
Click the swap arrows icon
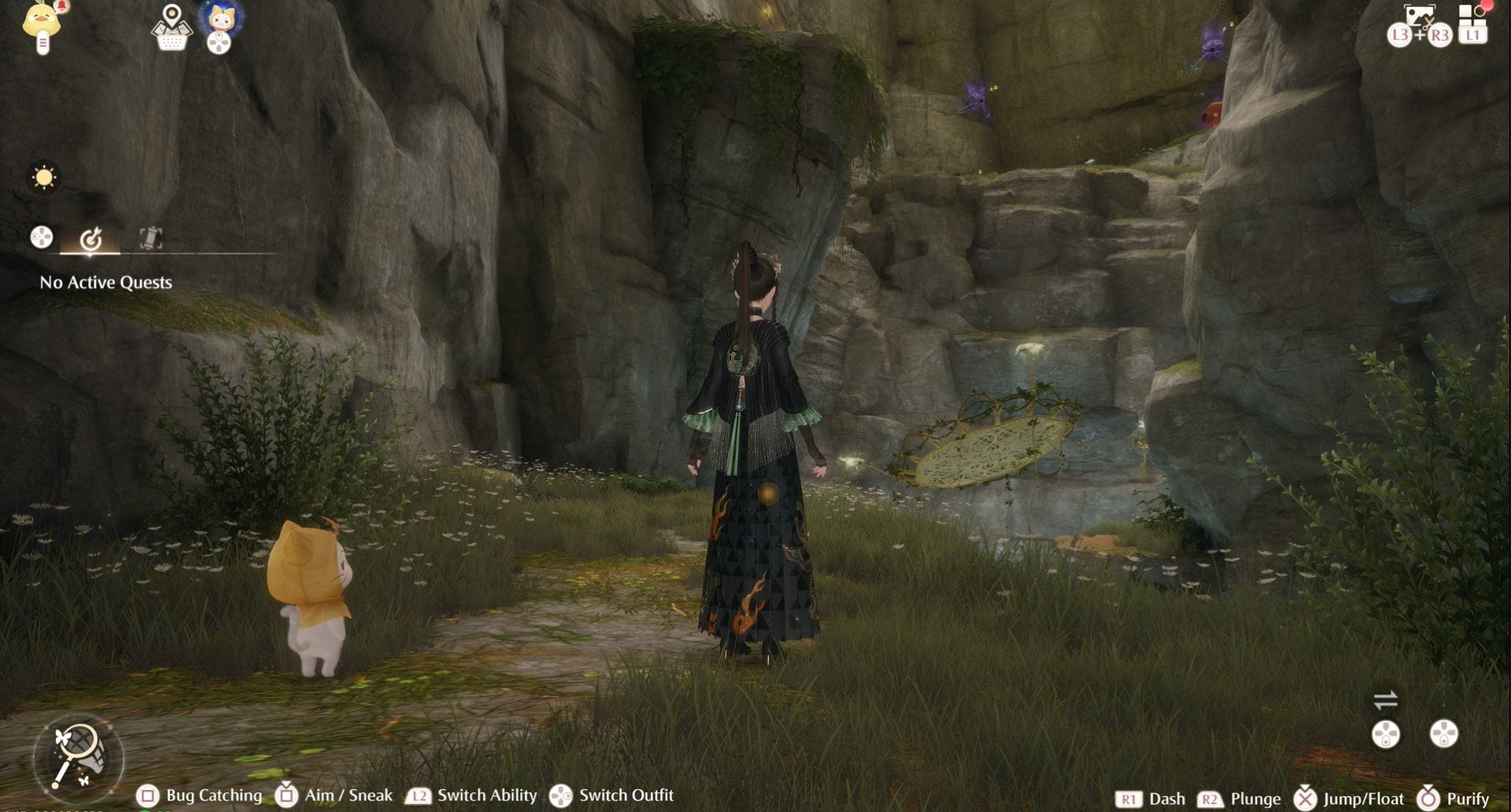click(x=1385, y=699)
